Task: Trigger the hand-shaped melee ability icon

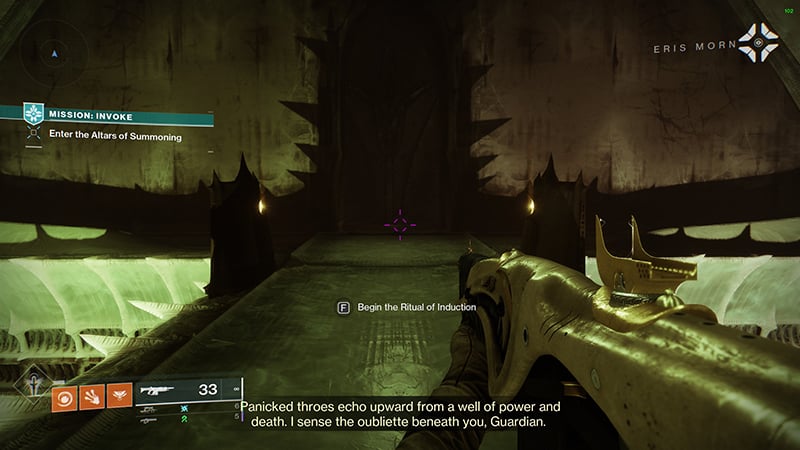Action: click(92, 395)
